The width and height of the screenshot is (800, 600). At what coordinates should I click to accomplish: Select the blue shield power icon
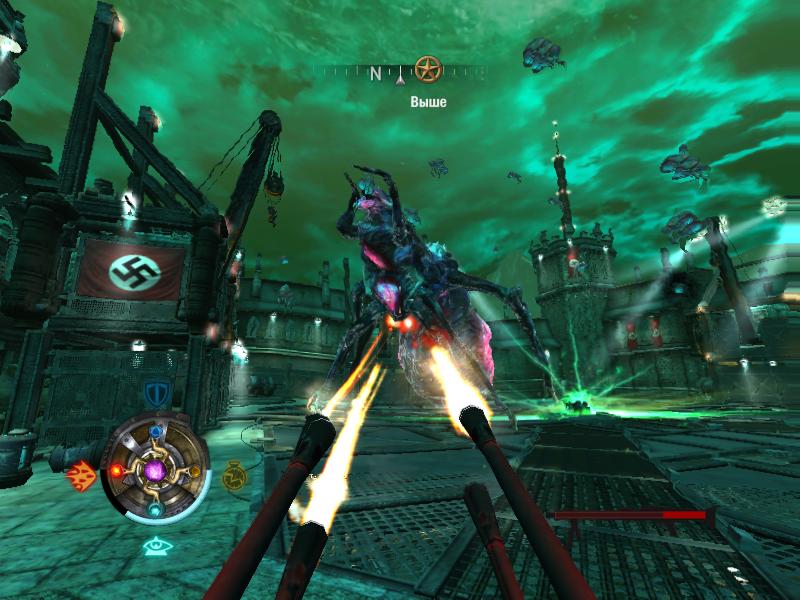pos(155,391)
